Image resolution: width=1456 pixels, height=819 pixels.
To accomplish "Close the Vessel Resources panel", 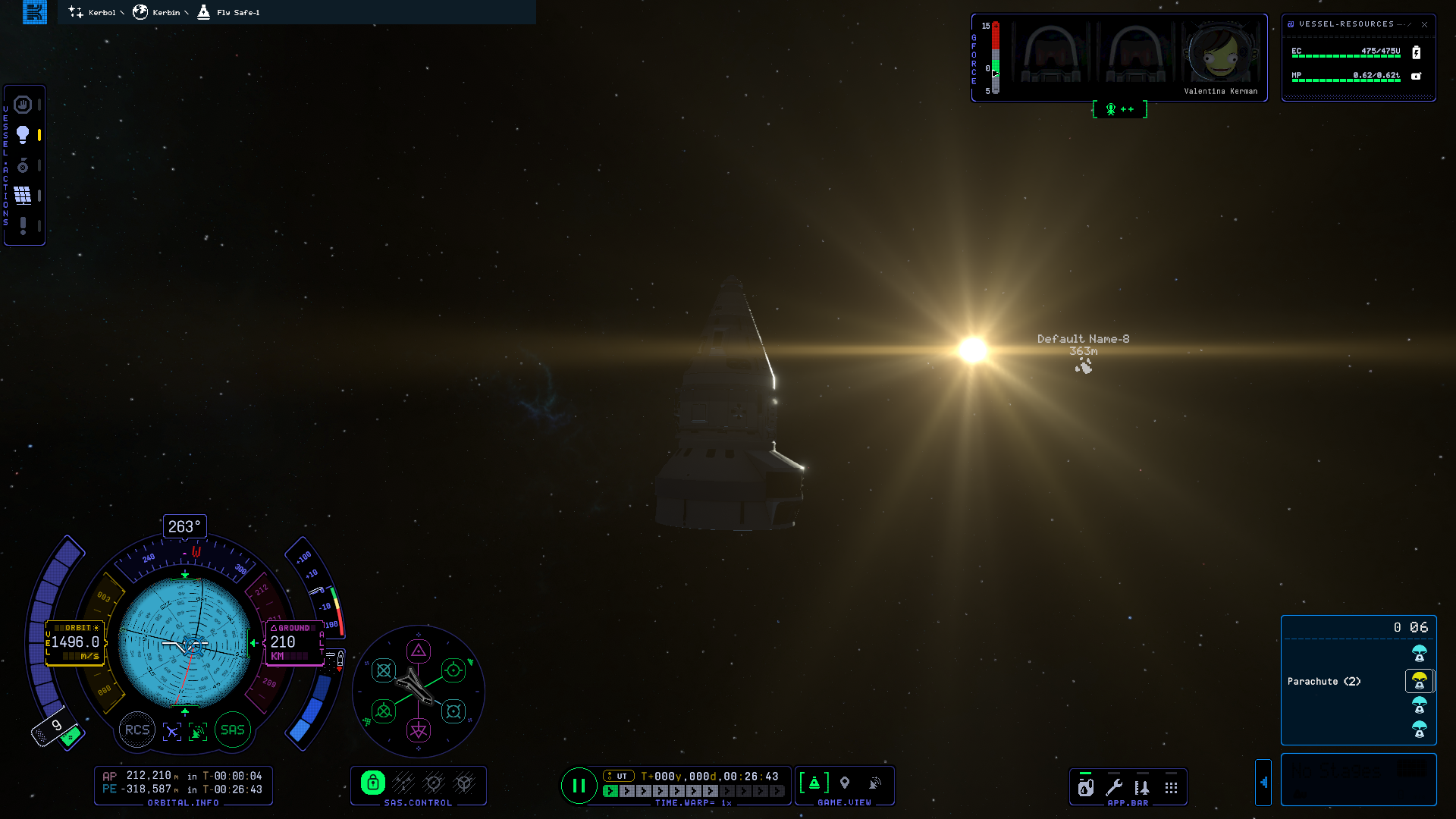I will [x=1424, y=24].
